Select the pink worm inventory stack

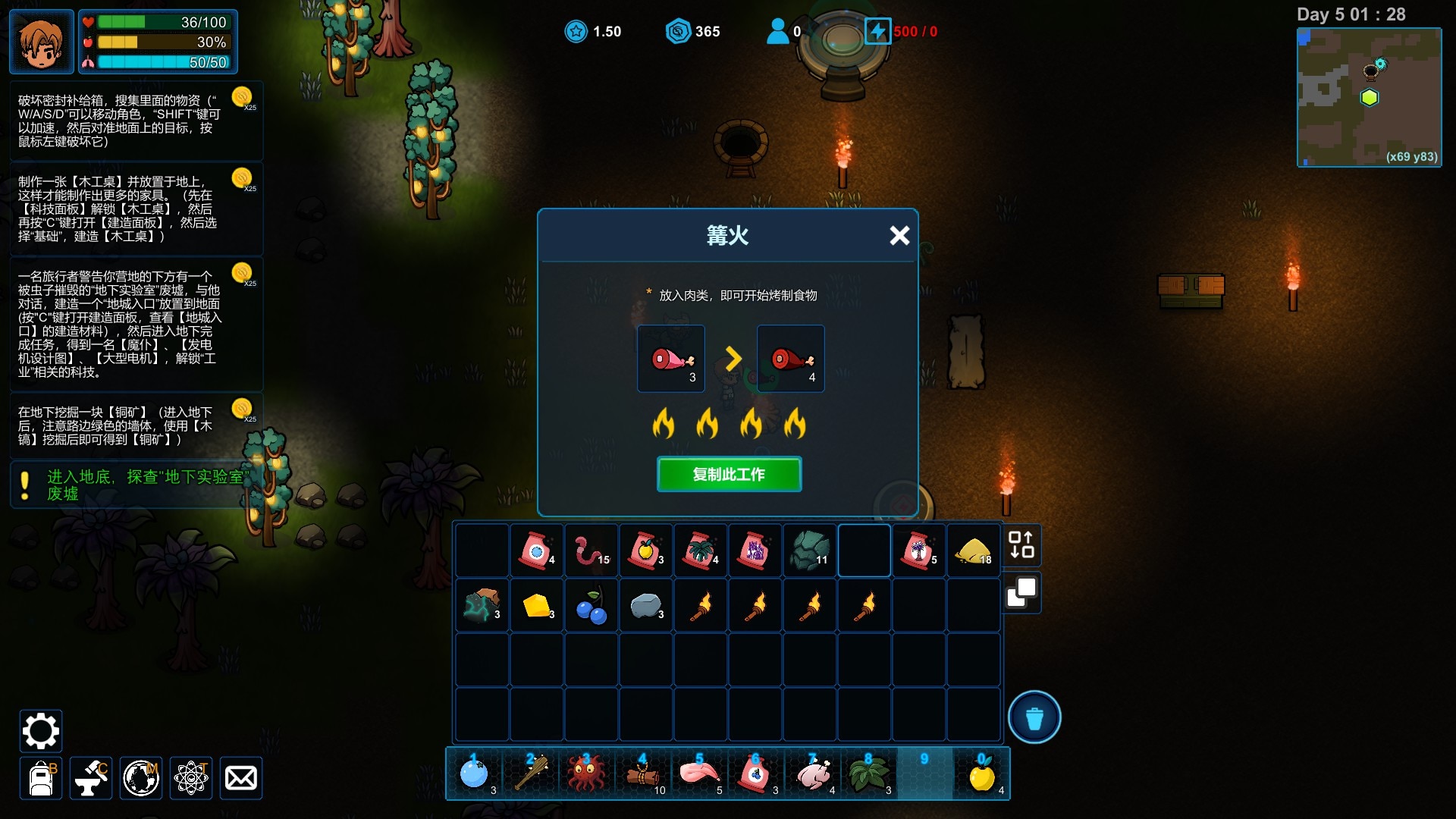click(x=591, y=551)
